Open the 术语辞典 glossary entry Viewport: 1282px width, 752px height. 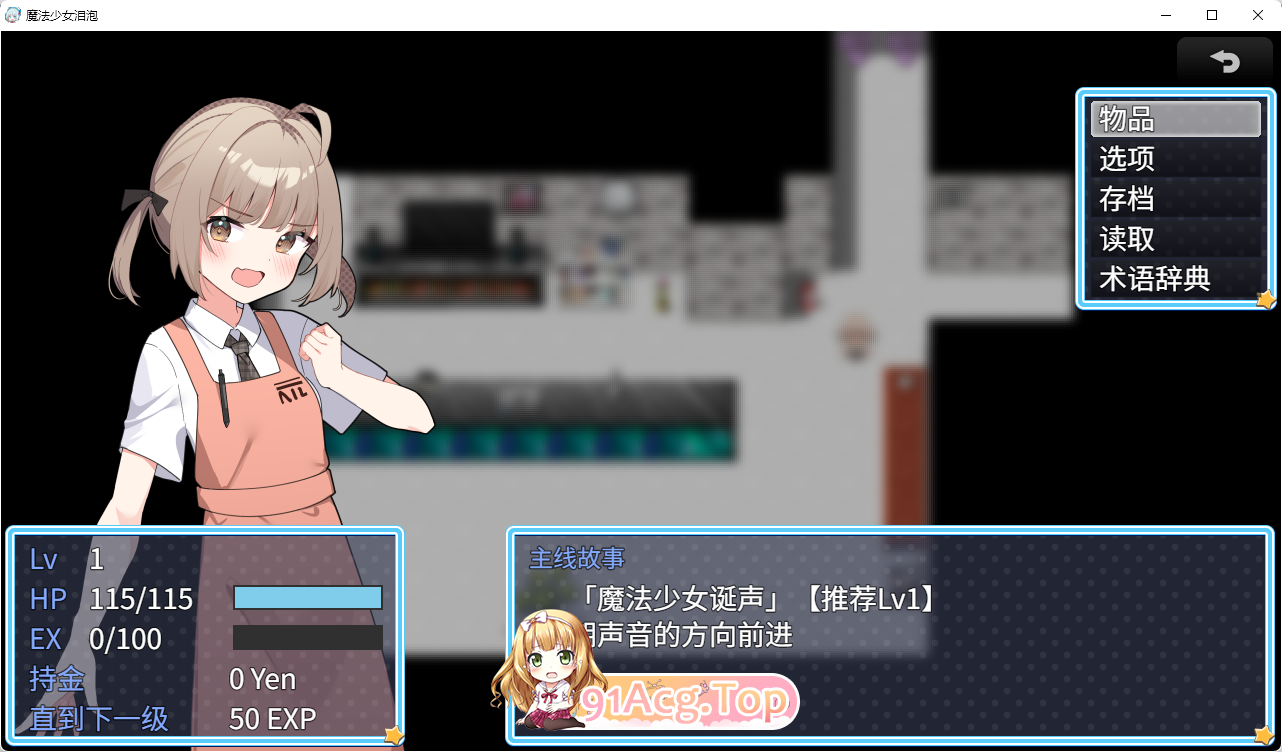tap(1174, 280)
